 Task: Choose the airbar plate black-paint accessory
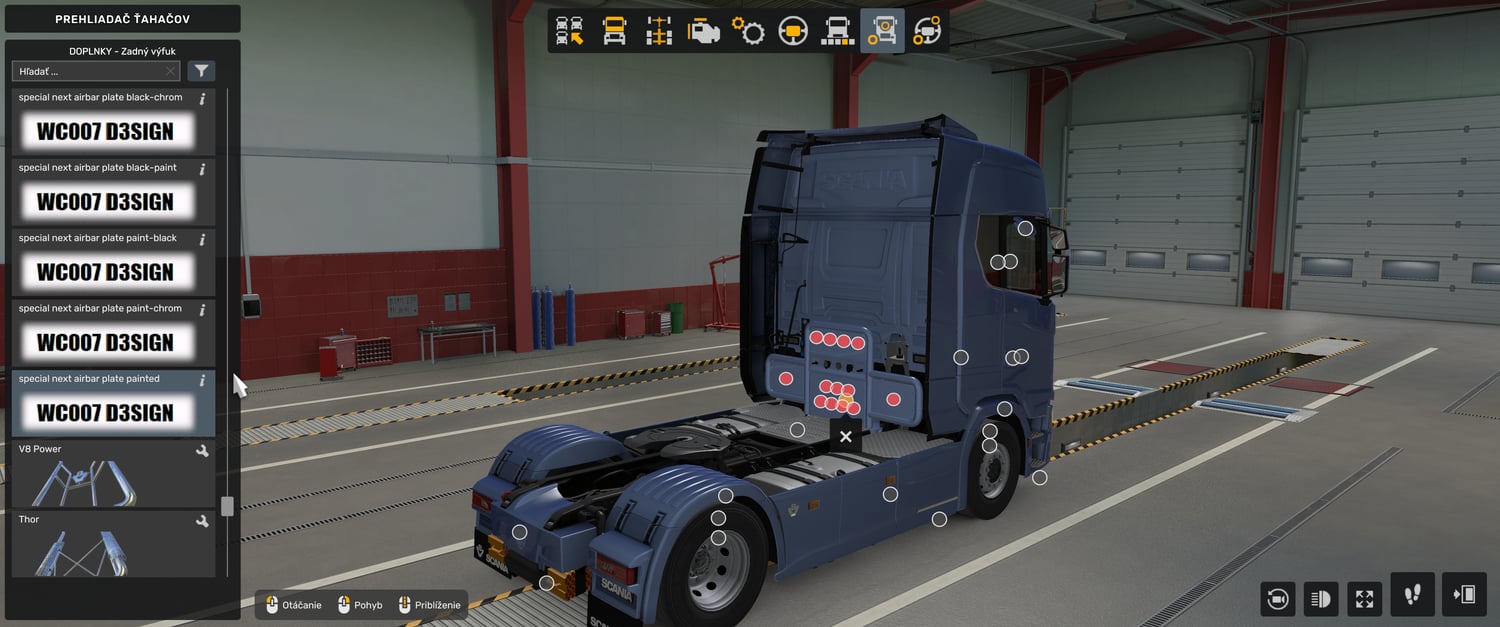tap(105, 201)
